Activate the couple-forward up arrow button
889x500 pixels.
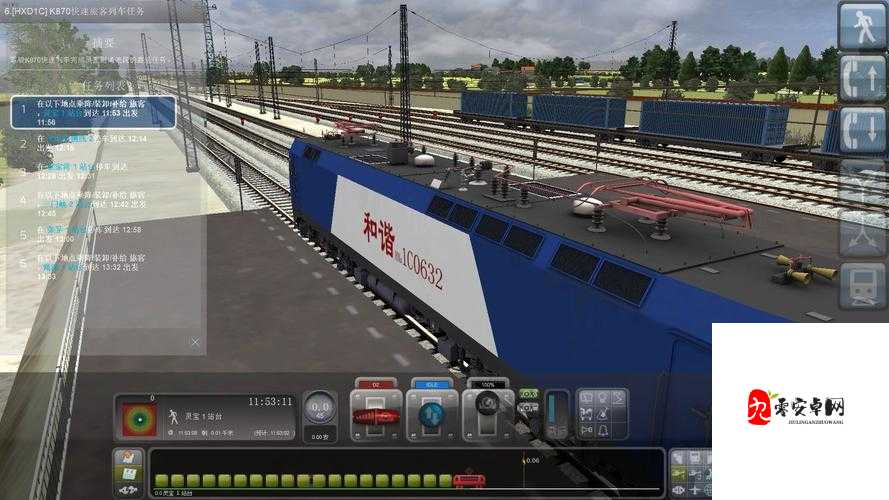(862, 77)
